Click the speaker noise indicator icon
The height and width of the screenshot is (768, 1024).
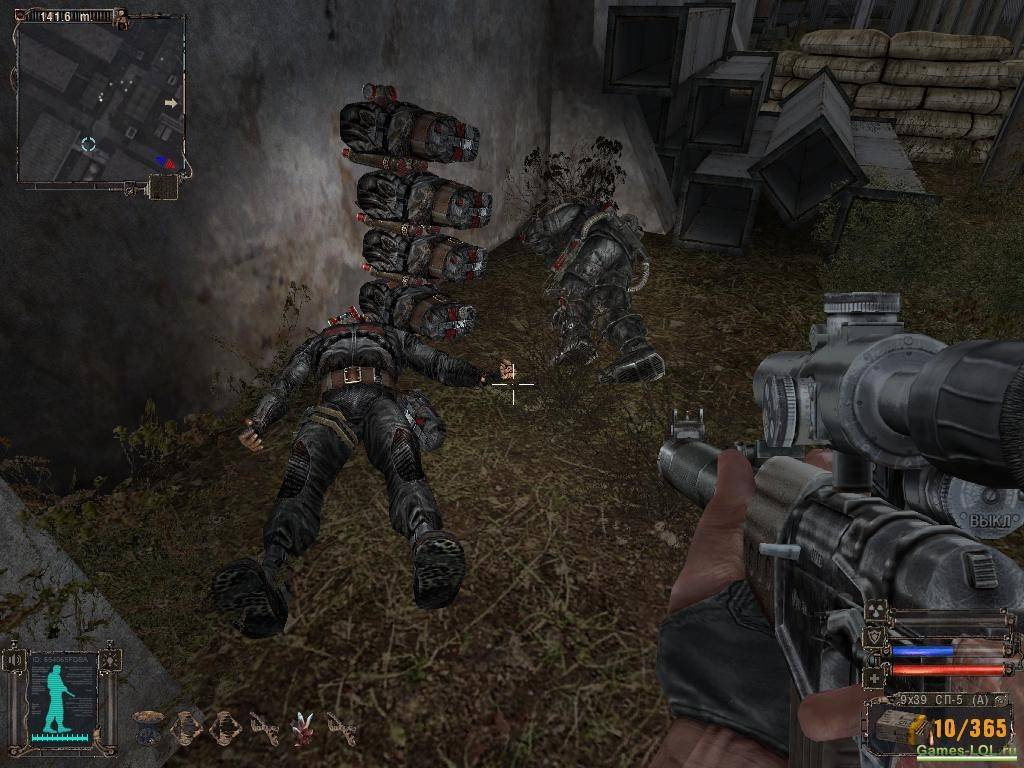14,661
